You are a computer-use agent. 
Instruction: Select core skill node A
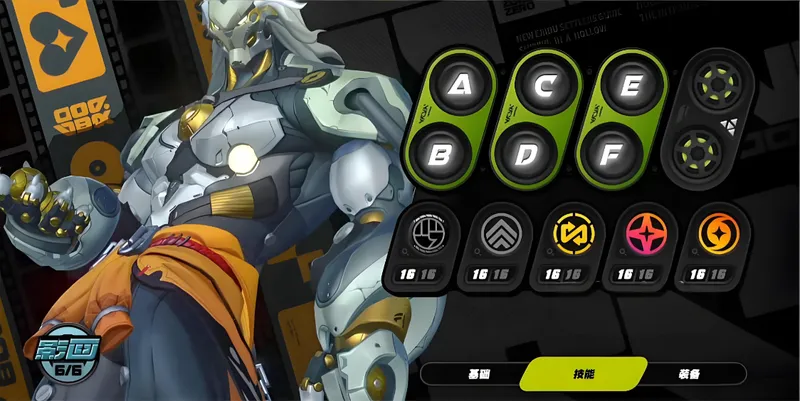[x=459, y=85]
